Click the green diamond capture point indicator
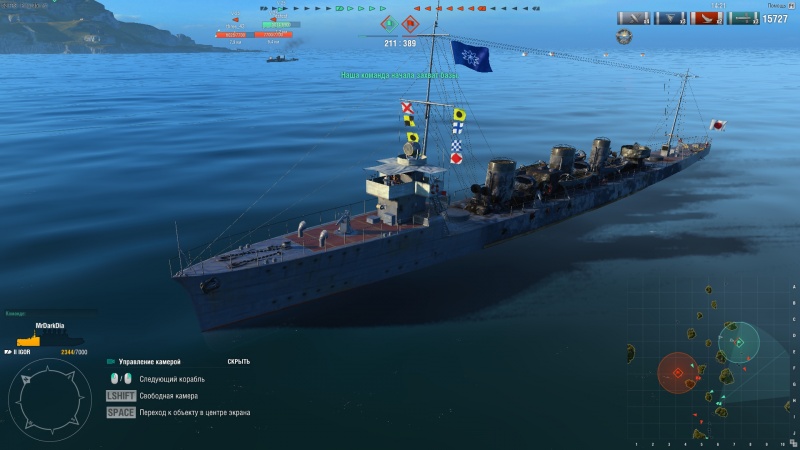Screen dimensions: 800x450 point(387,22)
